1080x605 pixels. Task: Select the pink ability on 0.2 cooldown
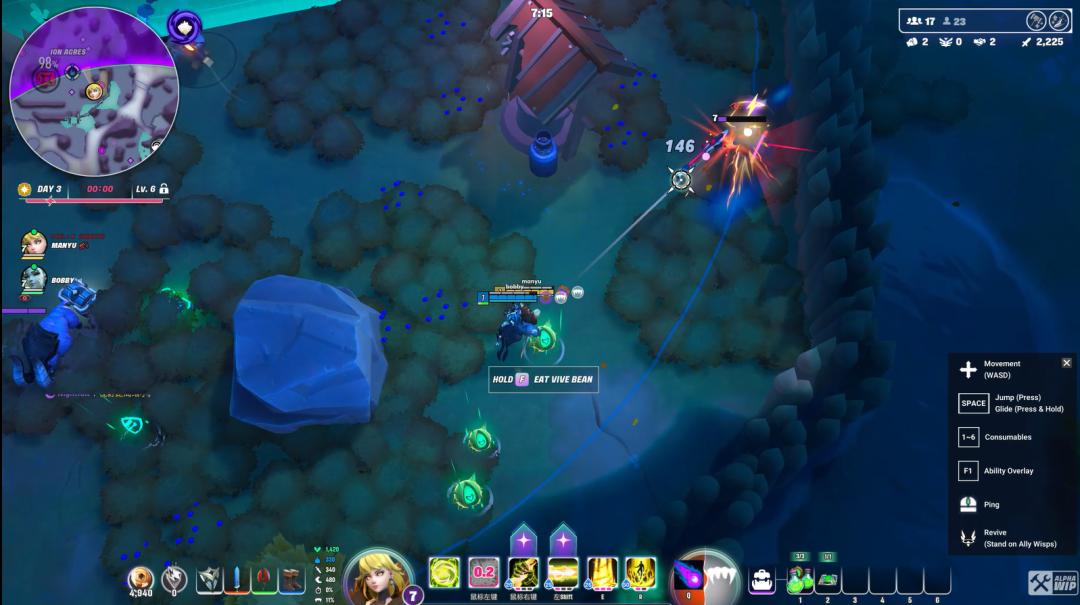click(484, 573)
